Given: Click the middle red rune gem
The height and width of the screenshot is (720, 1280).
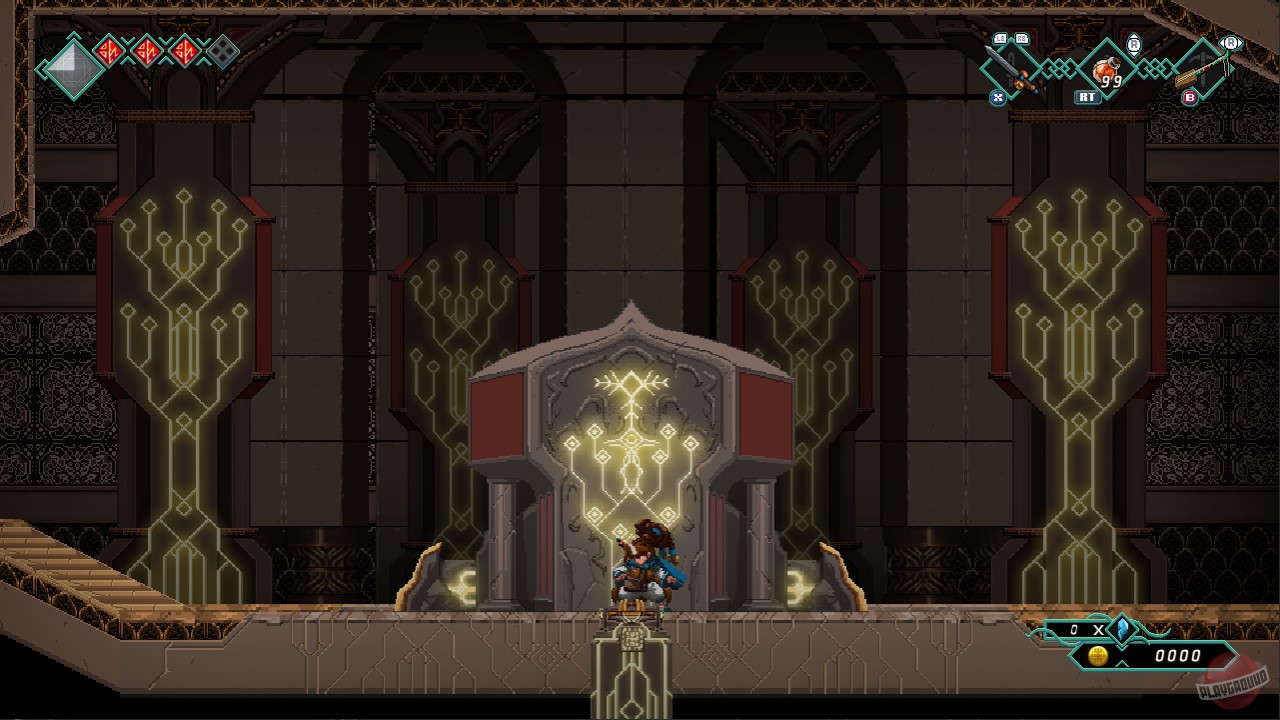Looking at the screenshot, I should [x=148, y=50].
